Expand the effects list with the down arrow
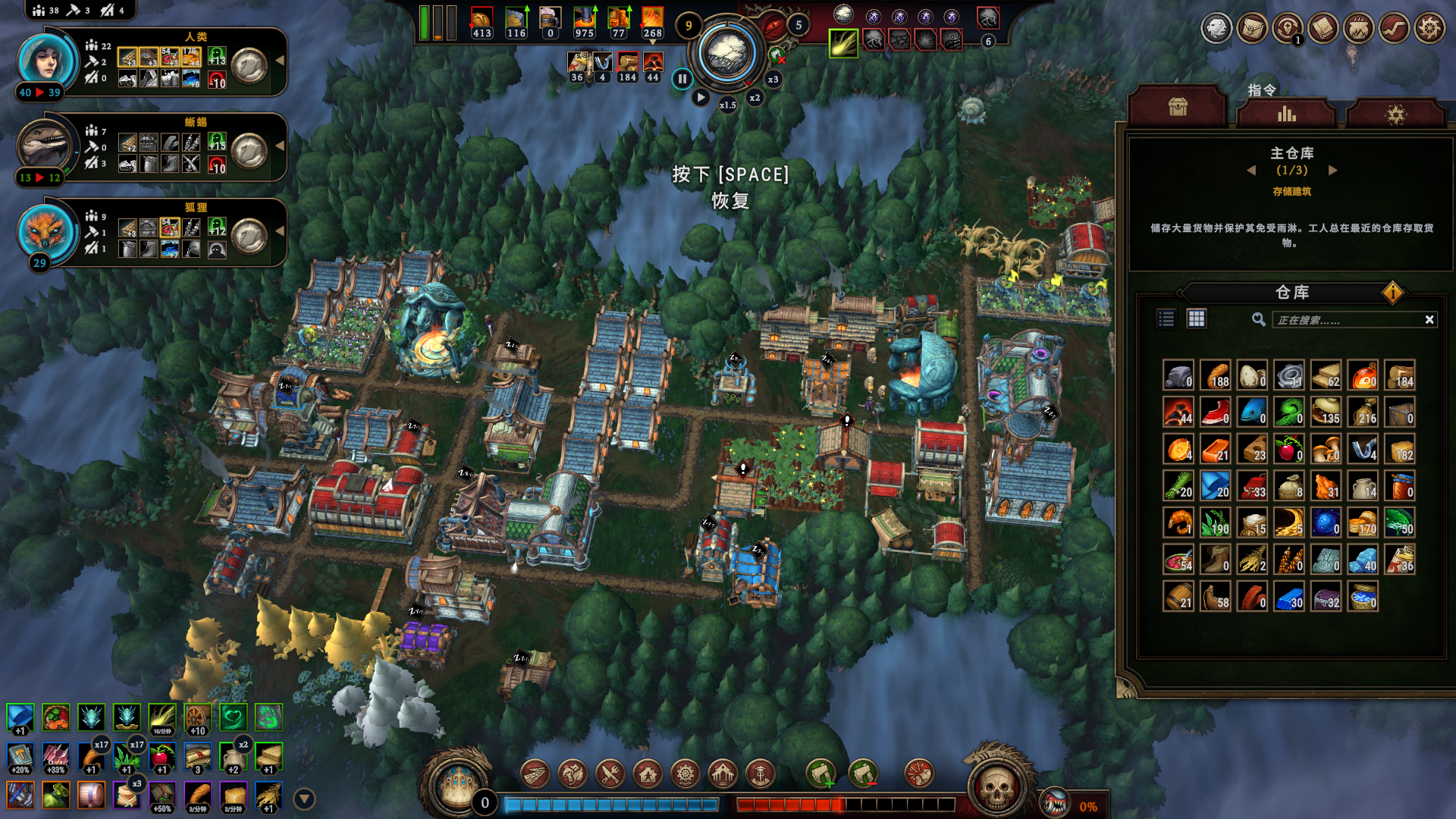 point(304,799)
